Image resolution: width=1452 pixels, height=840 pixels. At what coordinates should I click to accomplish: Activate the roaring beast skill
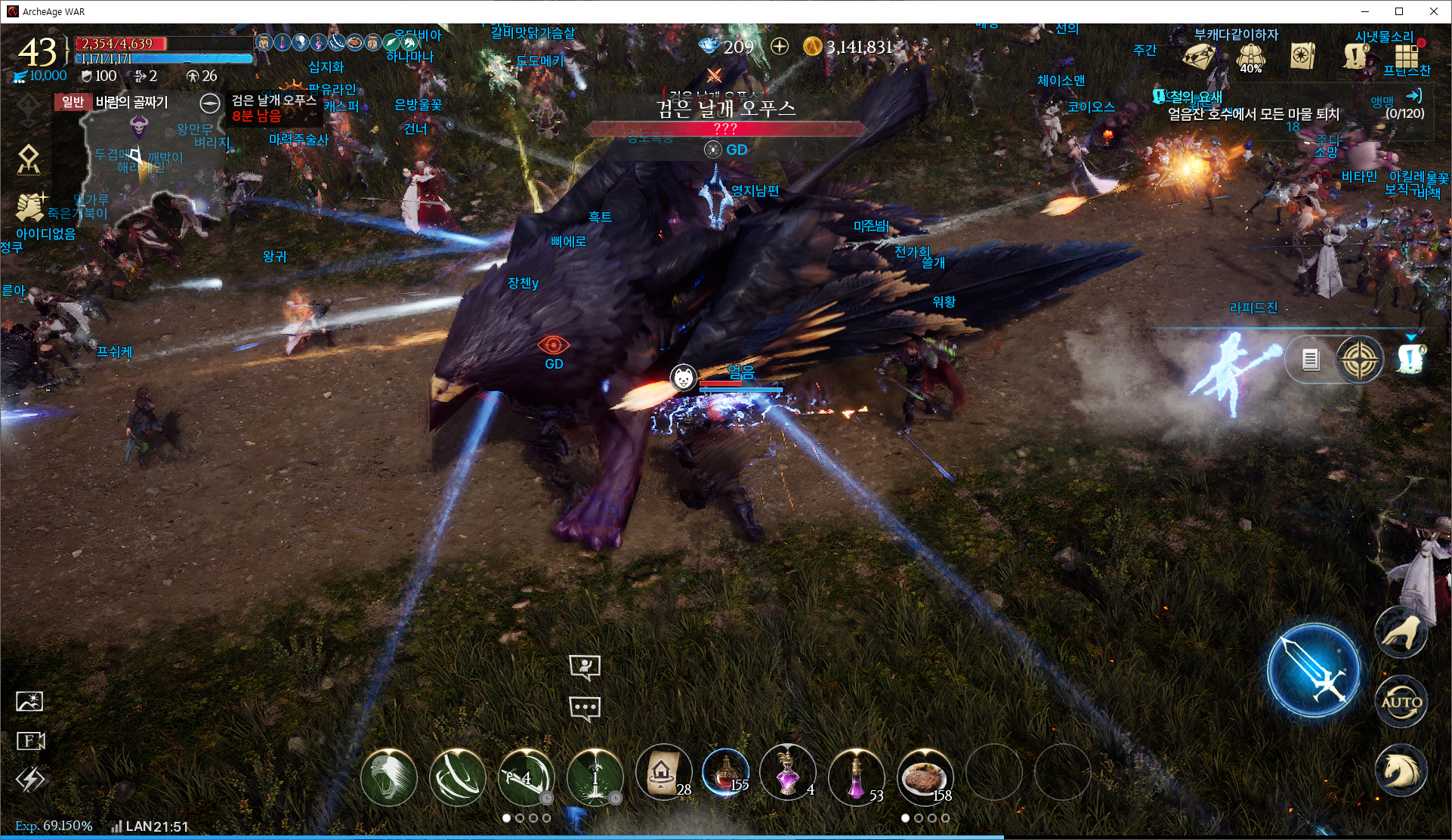388,776
